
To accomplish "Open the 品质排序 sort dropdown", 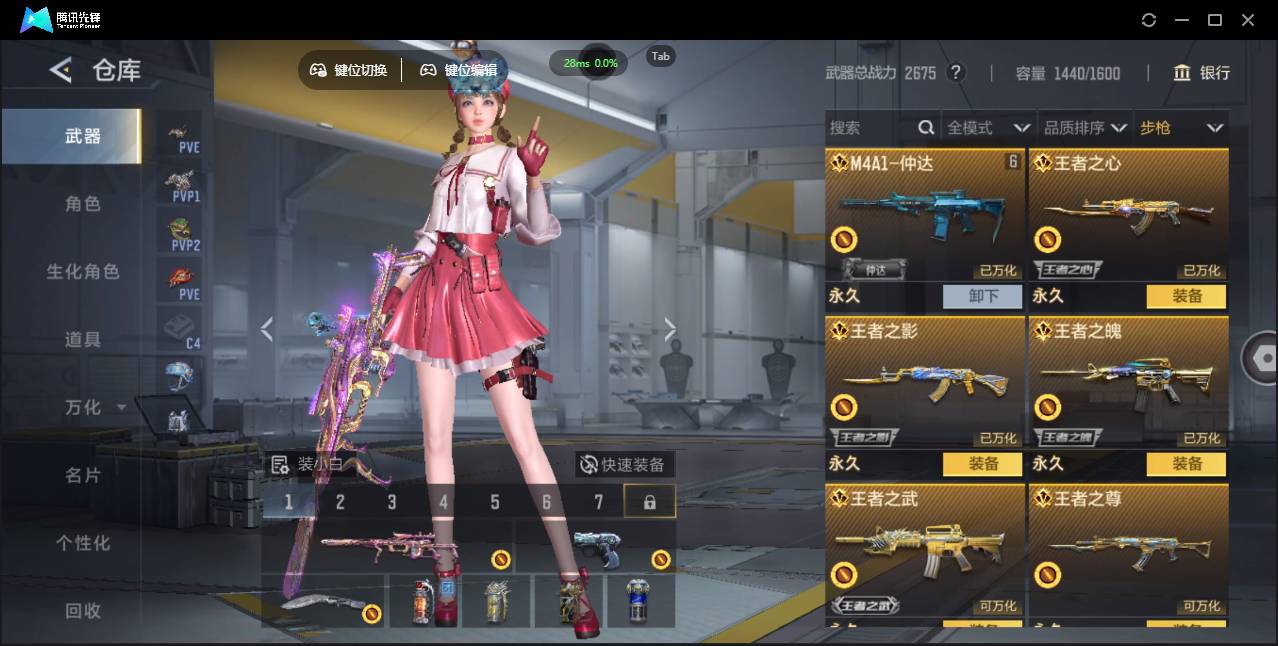I will tap(1085, 128).
